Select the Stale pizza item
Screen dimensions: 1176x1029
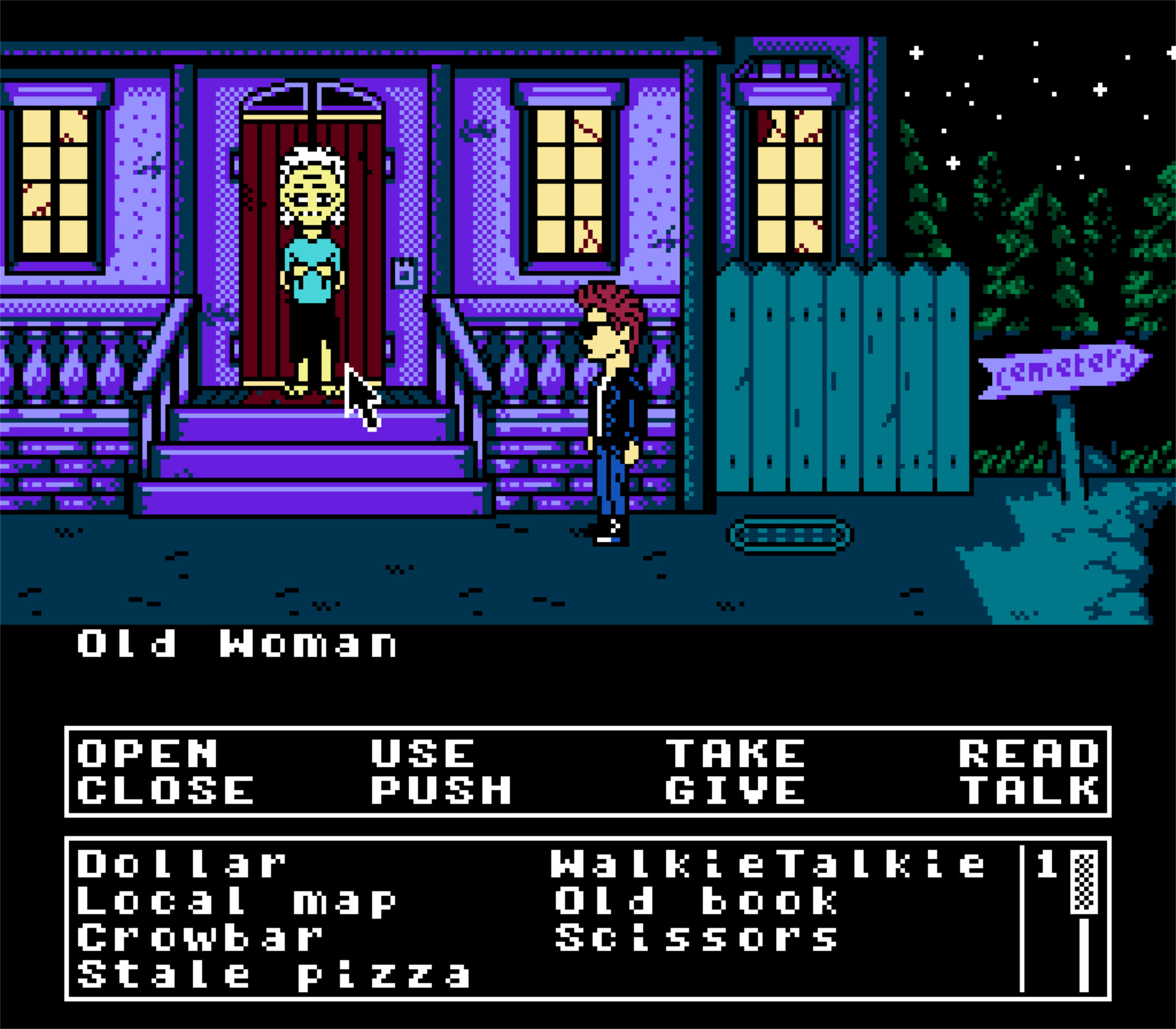tap(273, 974)
